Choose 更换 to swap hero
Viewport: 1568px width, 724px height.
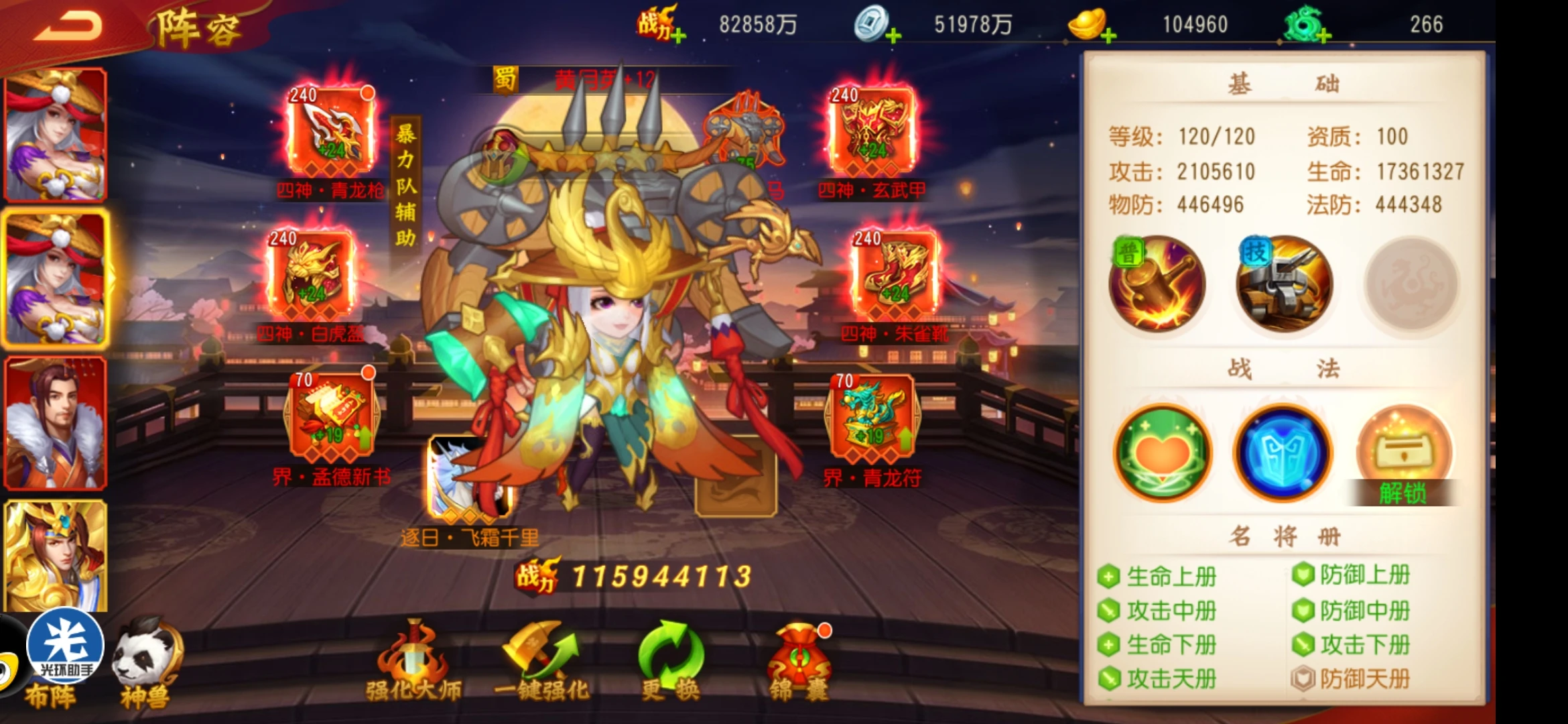click(671, 660)
